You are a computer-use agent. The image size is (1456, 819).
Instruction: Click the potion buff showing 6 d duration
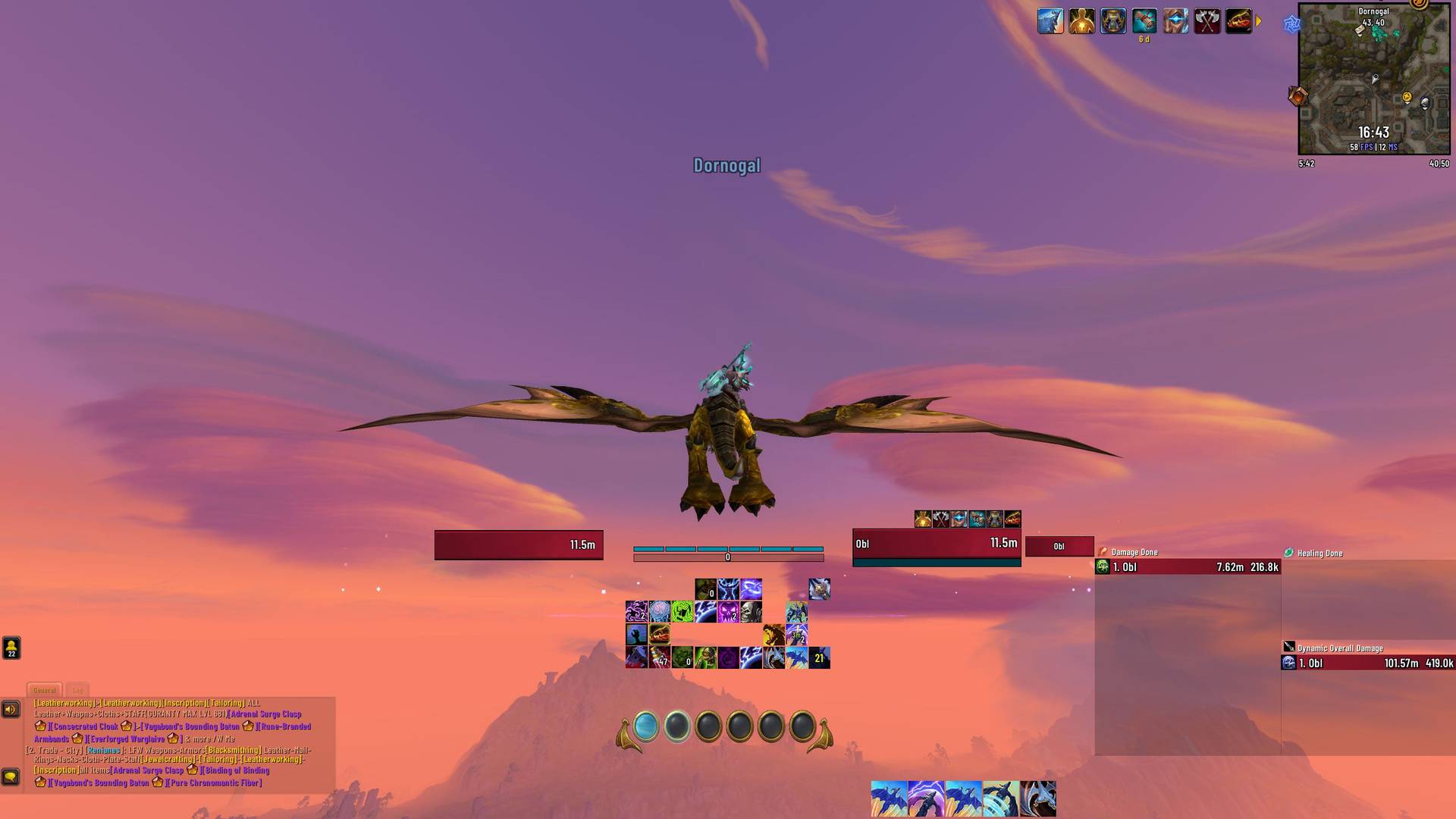click(x=1144, y=21)
